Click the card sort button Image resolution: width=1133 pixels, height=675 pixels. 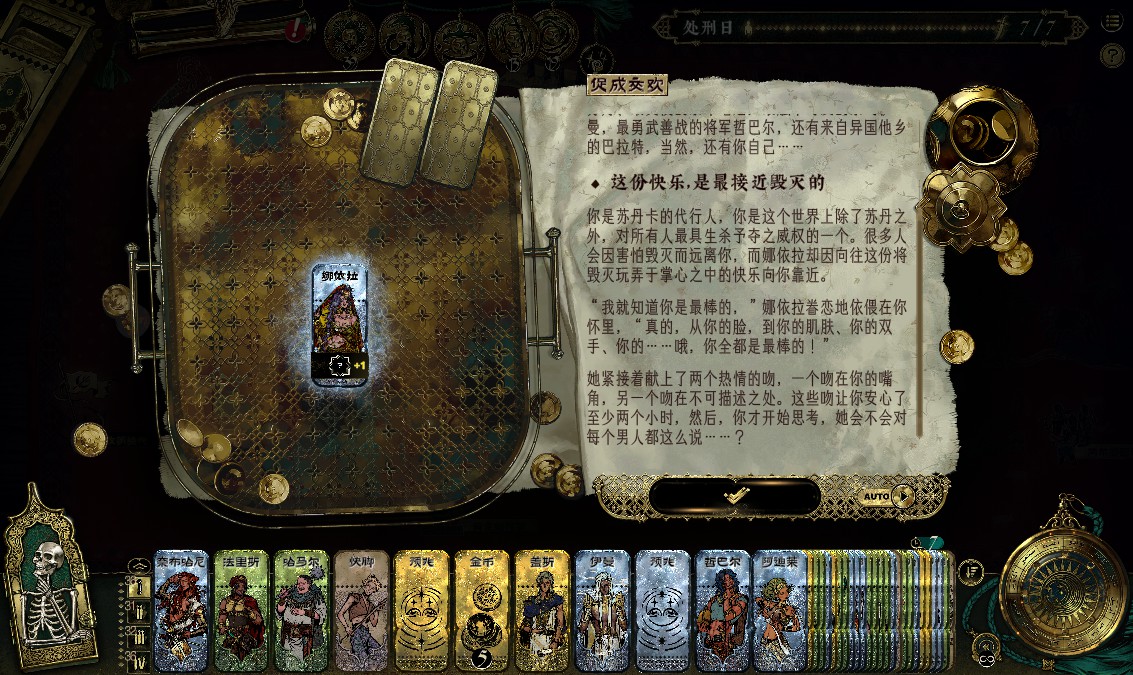point(971,572)
